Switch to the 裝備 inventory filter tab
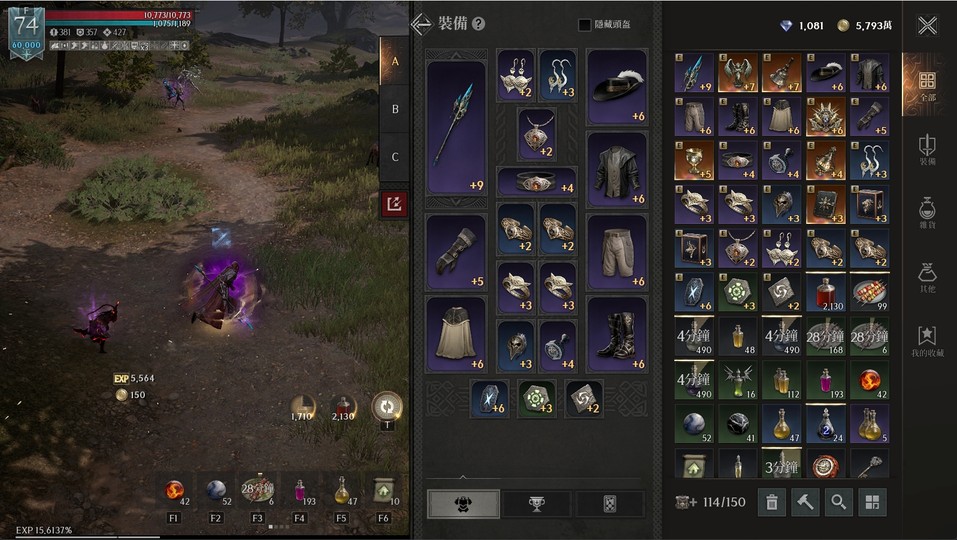Viewport: 957px width, 540px height. coord(927,150)
